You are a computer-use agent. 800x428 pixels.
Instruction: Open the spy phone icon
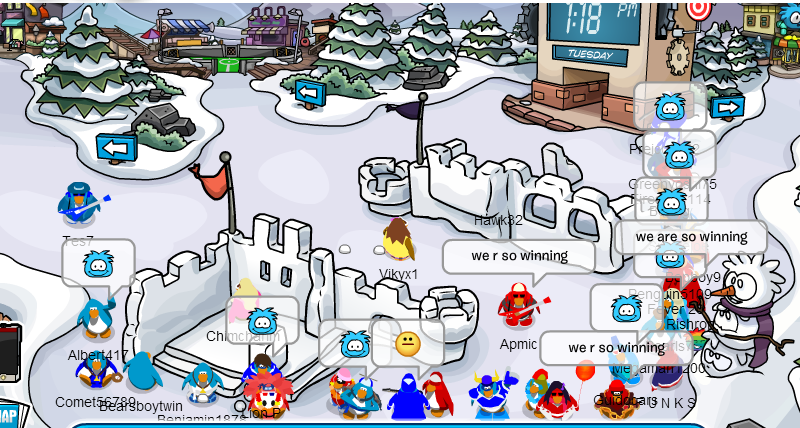(8, 352)
